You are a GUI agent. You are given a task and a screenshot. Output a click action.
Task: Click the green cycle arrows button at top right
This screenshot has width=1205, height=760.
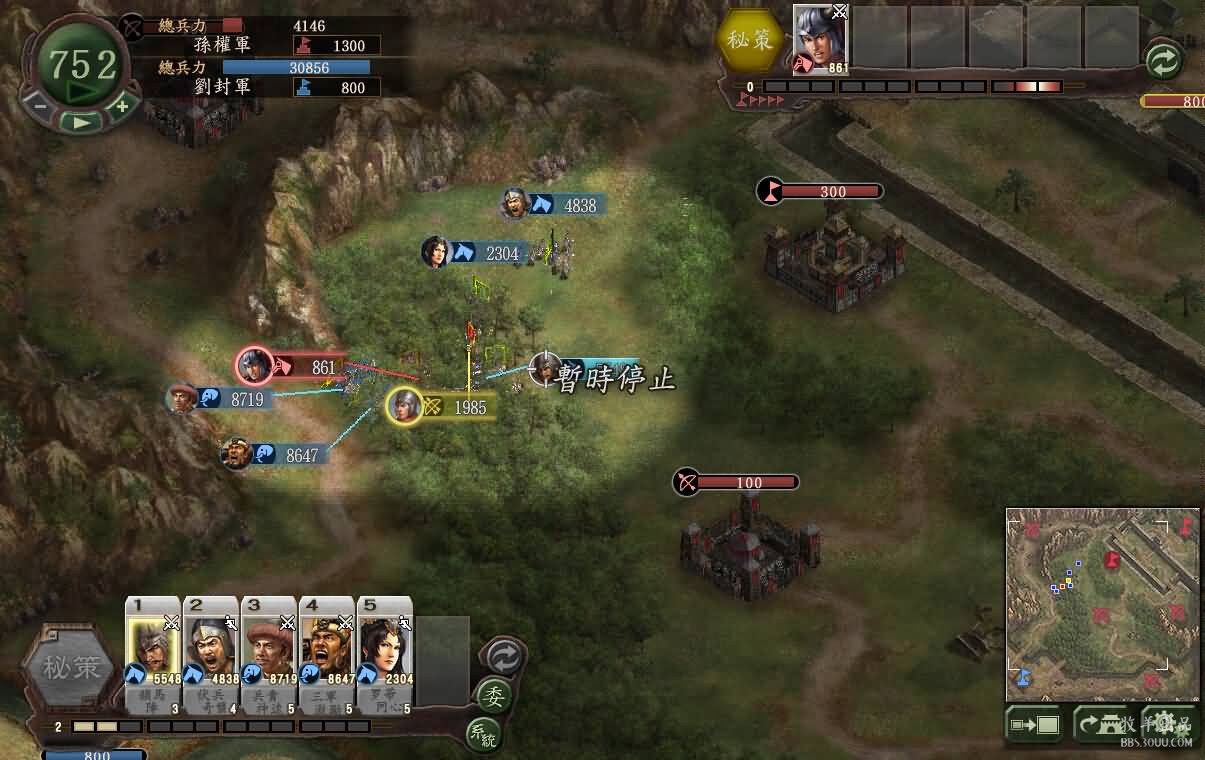pos(1163,62)
